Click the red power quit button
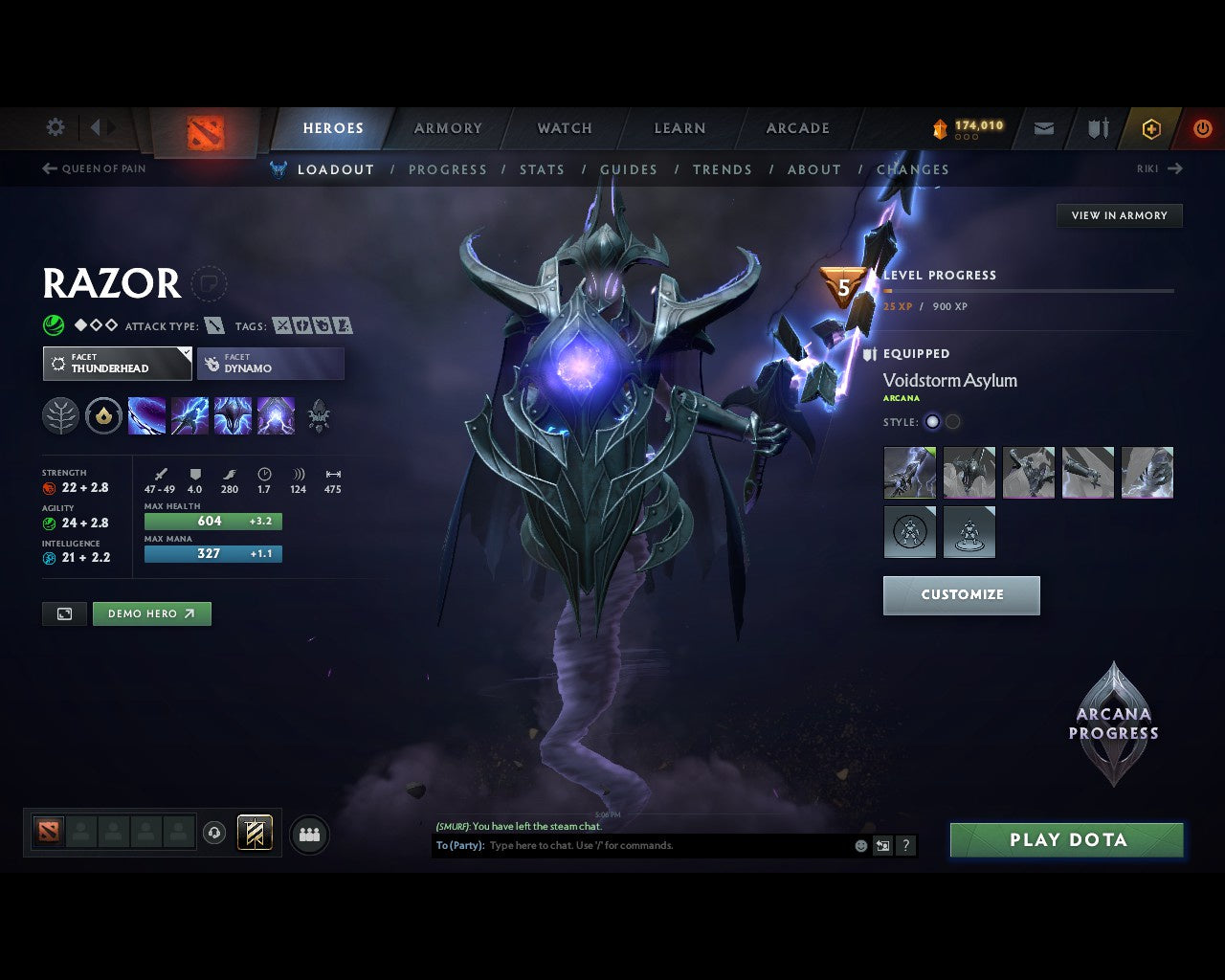 pos(1202,128)
